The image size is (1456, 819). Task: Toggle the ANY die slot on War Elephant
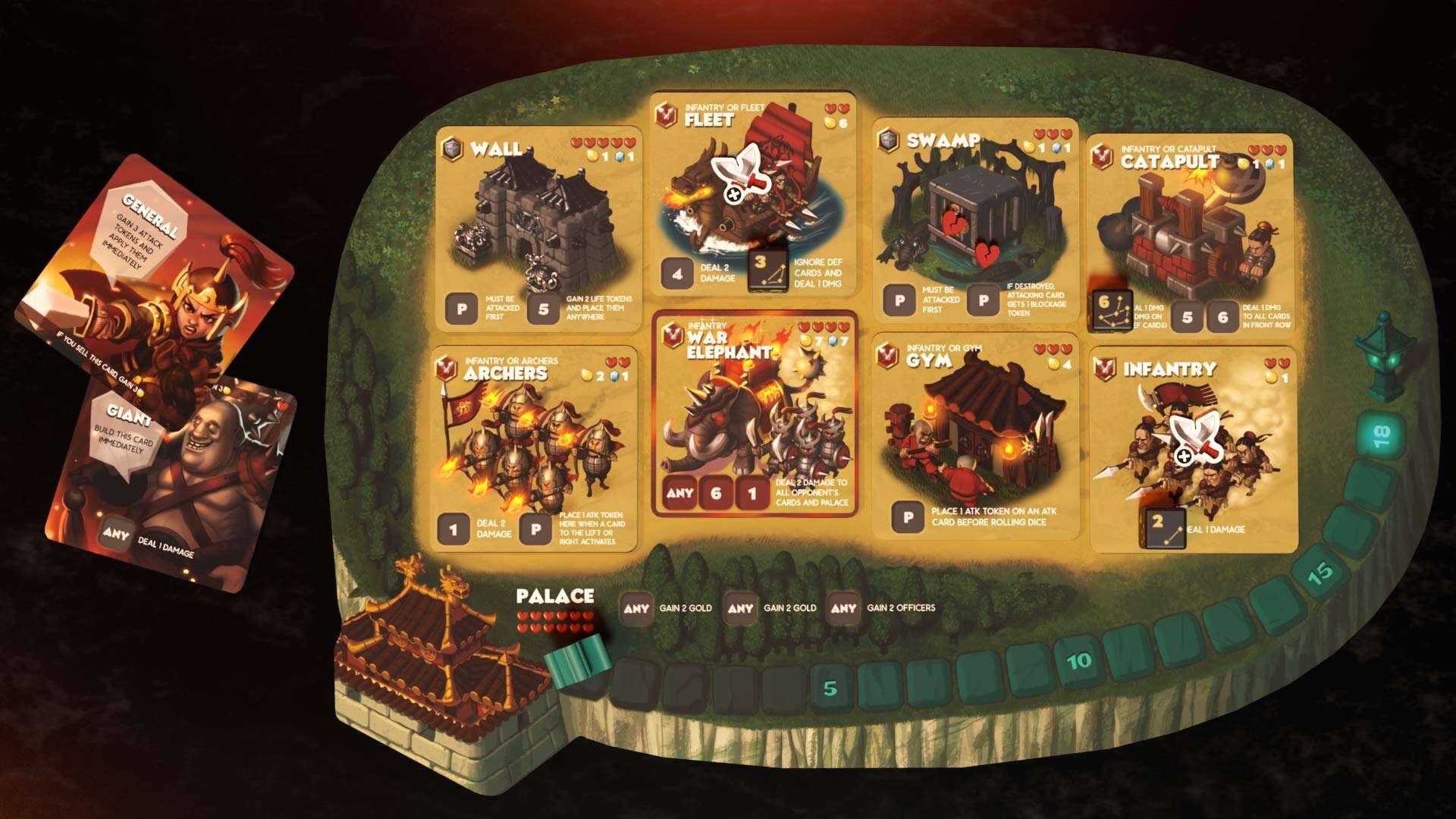[x=681, y=492]
